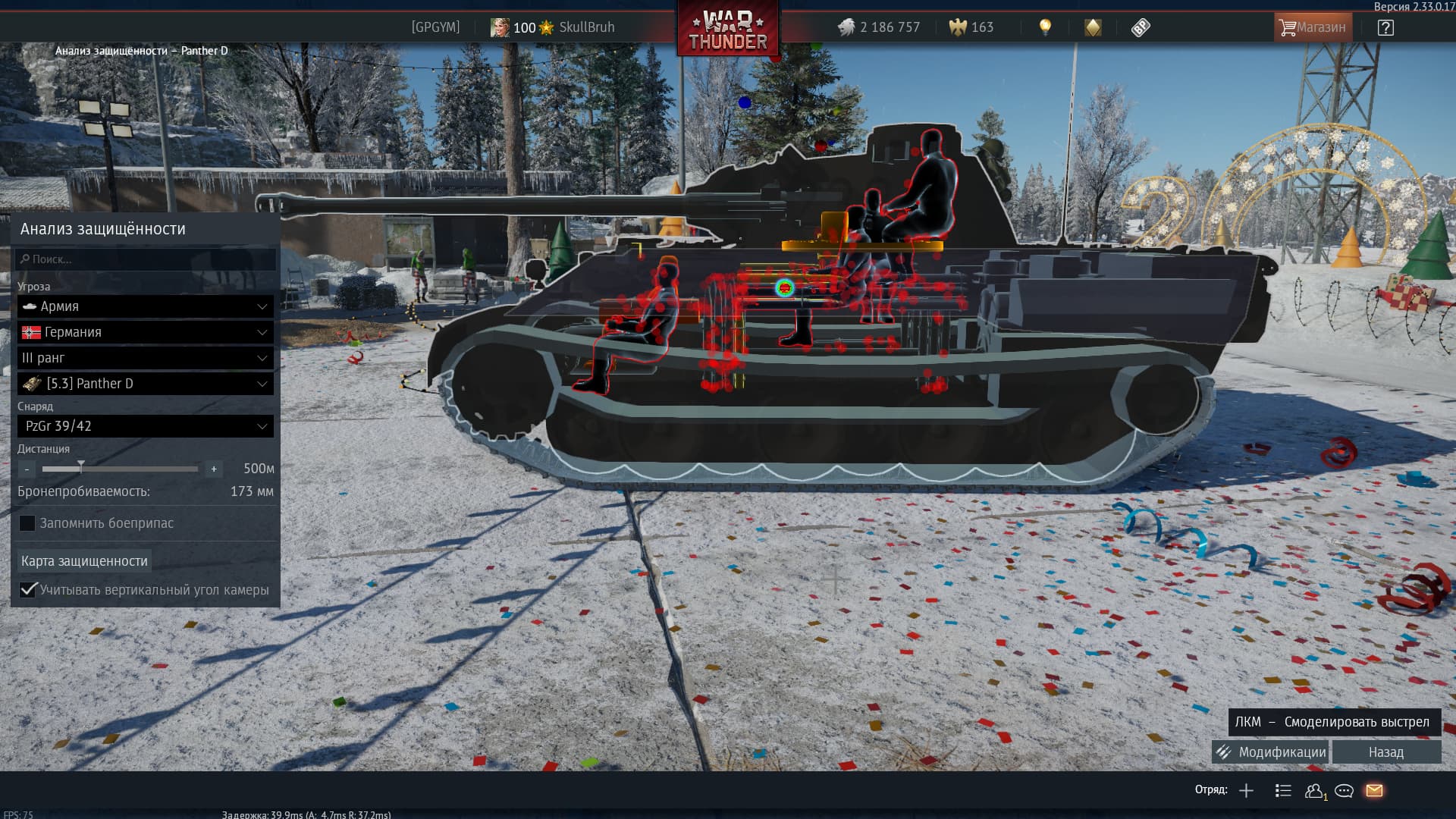1456x819 pixels.
Task: Open the chat speech bubble icon
Action: tap(1344, 791)
